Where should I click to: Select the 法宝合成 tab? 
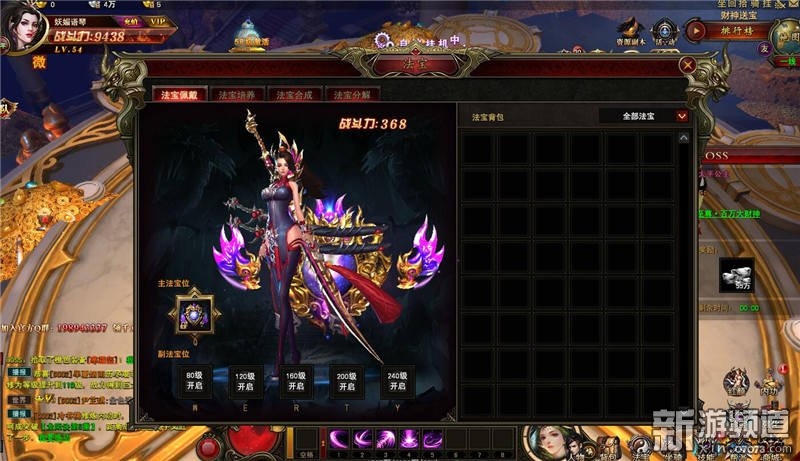(x=295, y=95)
